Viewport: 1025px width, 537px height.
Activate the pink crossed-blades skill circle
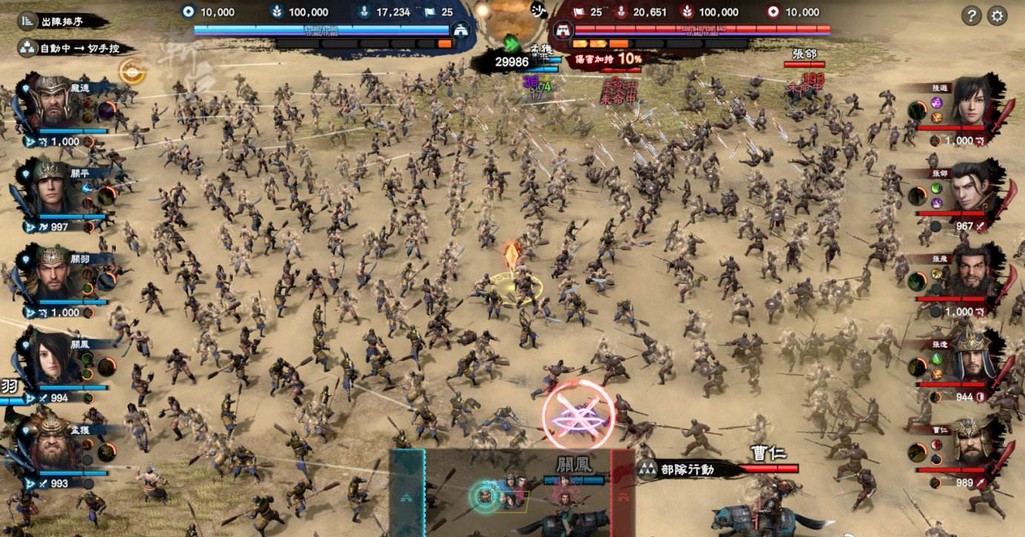[x=578, y=413]
